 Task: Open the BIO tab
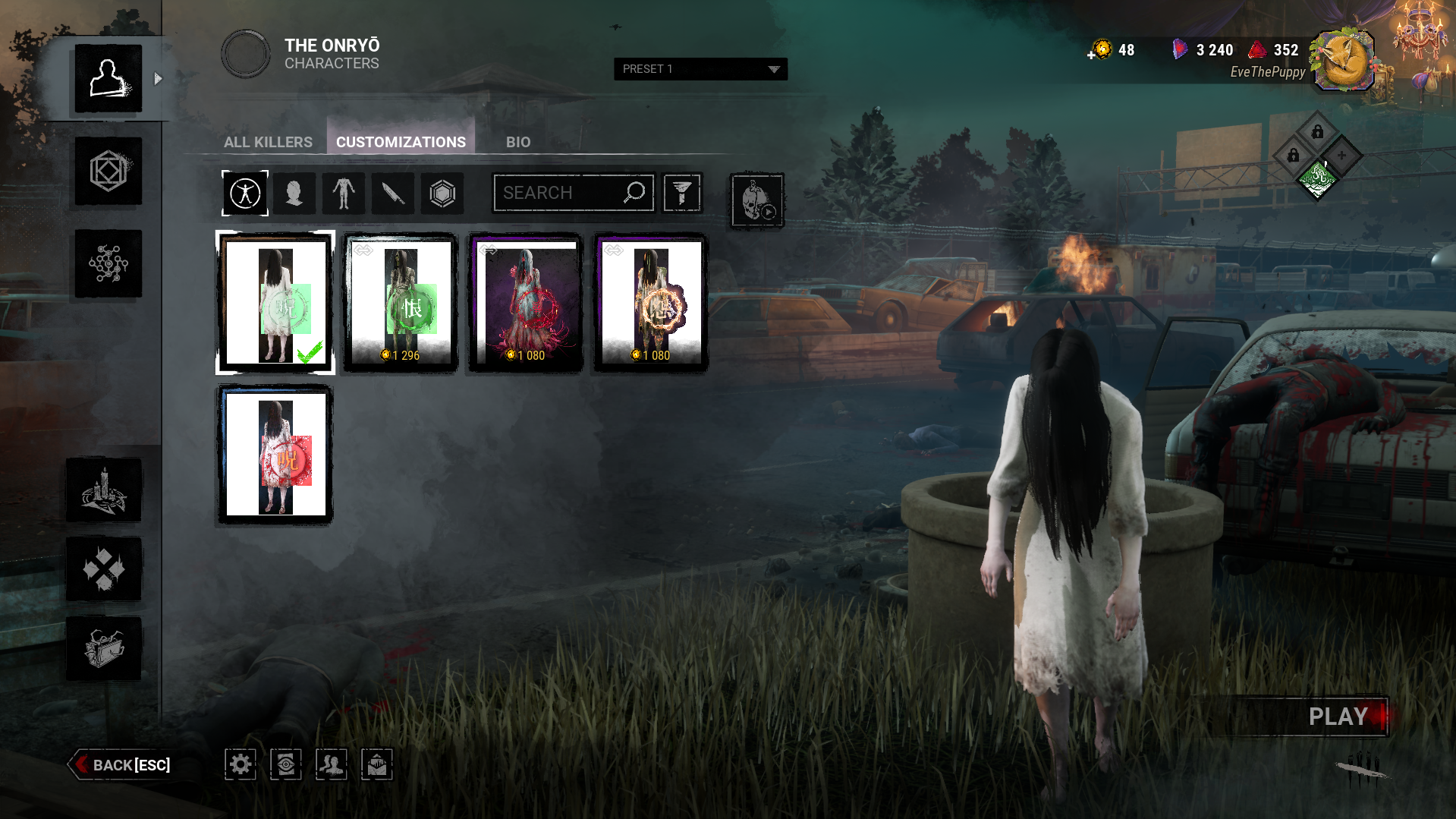tap(517, 141)
